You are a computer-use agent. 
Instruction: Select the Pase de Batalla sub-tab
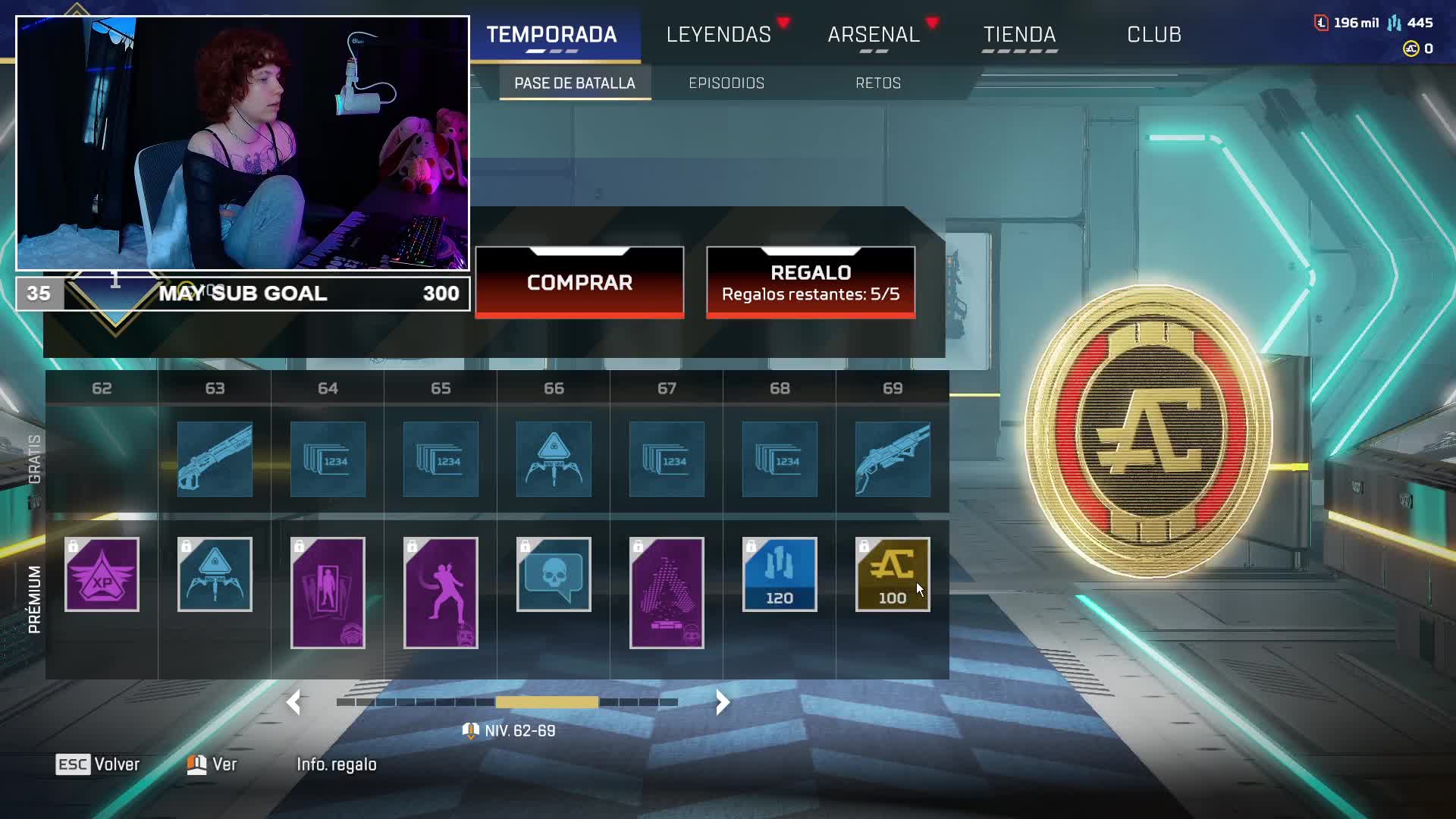point(574,83)
